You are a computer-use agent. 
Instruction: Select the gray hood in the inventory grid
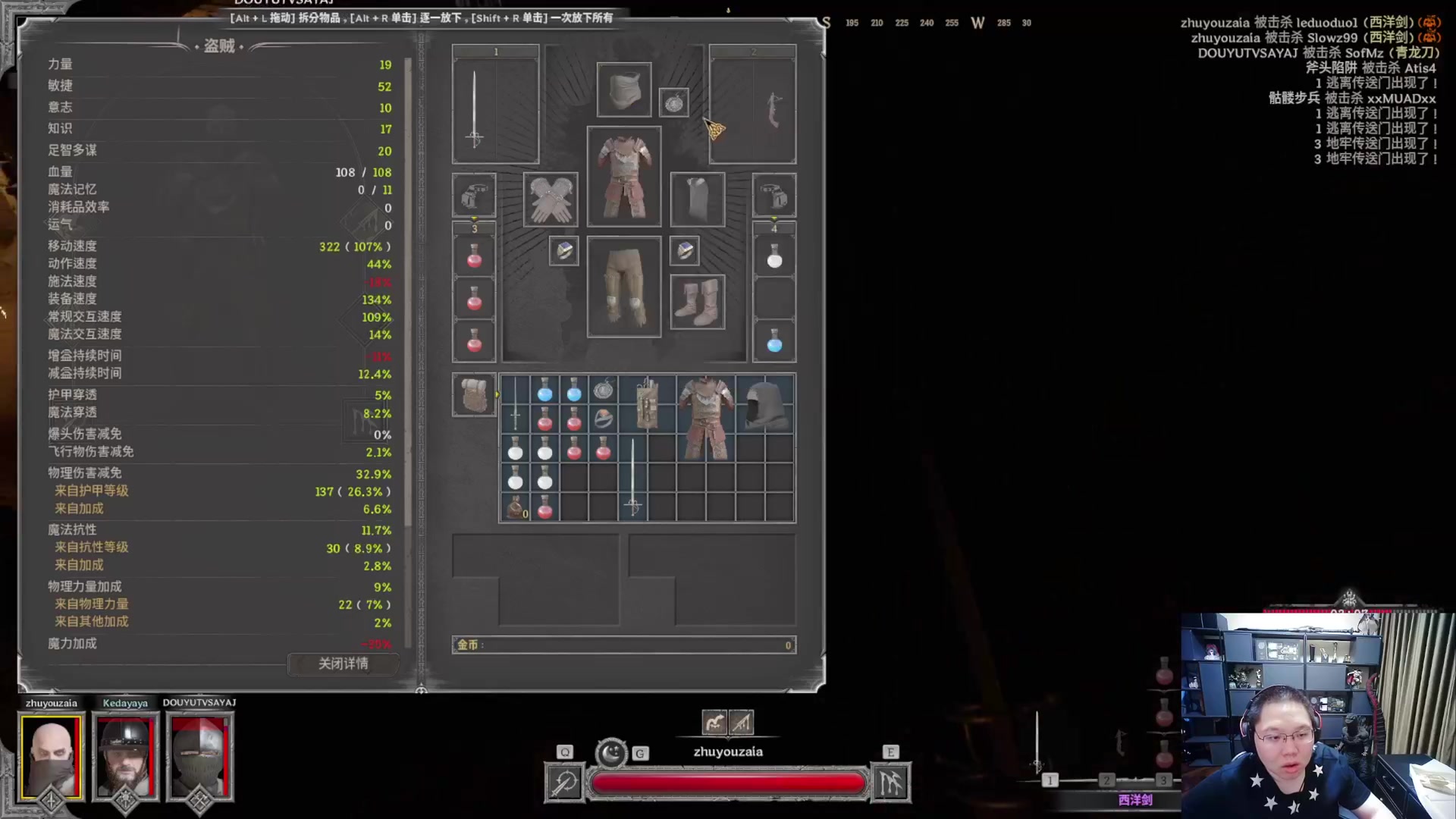pyautogui.click(x=764, y=405)
